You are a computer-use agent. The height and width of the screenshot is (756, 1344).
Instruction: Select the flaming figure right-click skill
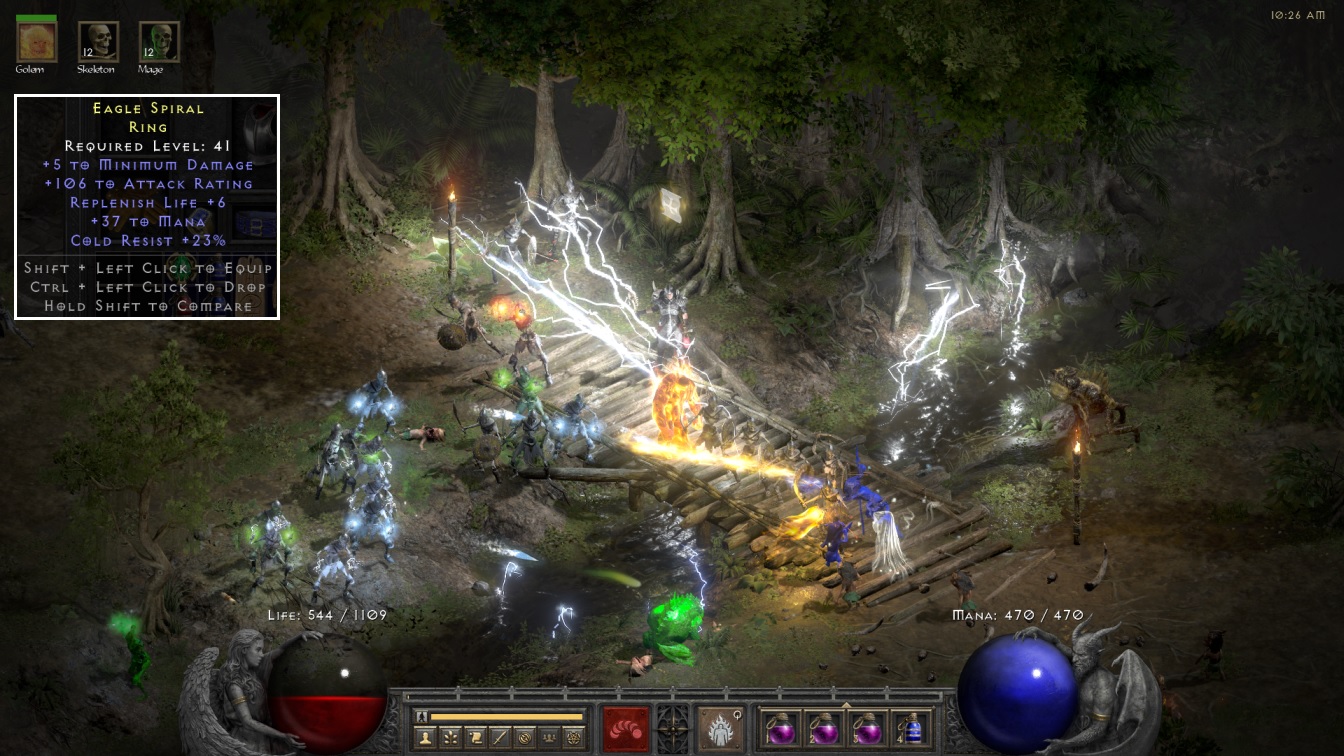720,729
